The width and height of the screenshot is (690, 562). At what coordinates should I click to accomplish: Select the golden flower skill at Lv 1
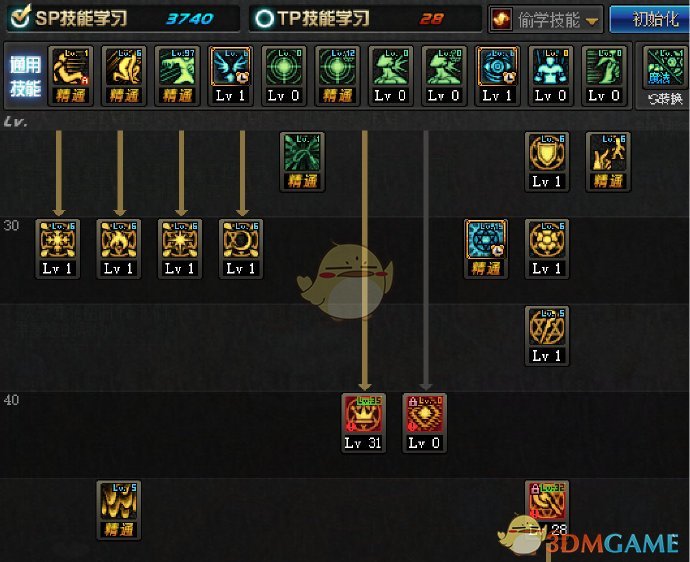pyautogui.click(x=547, y=241)
